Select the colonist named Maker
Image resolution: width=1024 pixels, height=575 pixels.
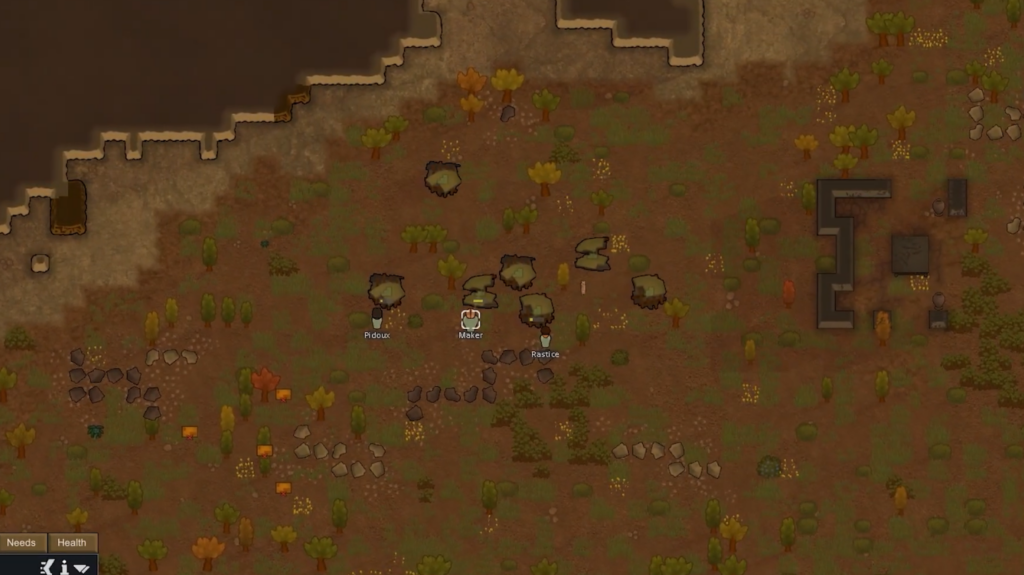pos(470,320)
